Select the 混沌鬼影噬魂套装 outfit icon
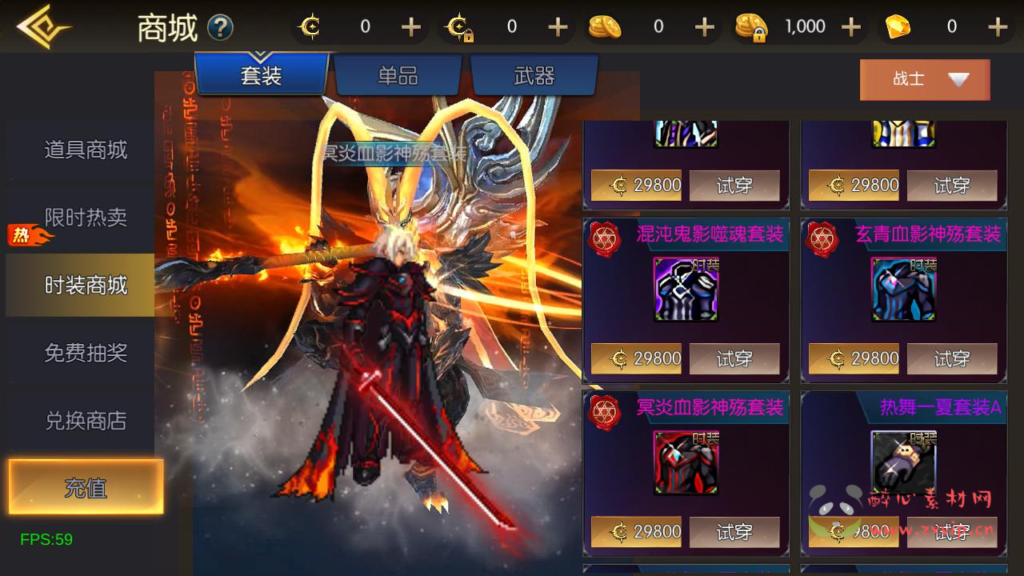The width and height of the screenshot is (1024, 576). pos(685,290)
